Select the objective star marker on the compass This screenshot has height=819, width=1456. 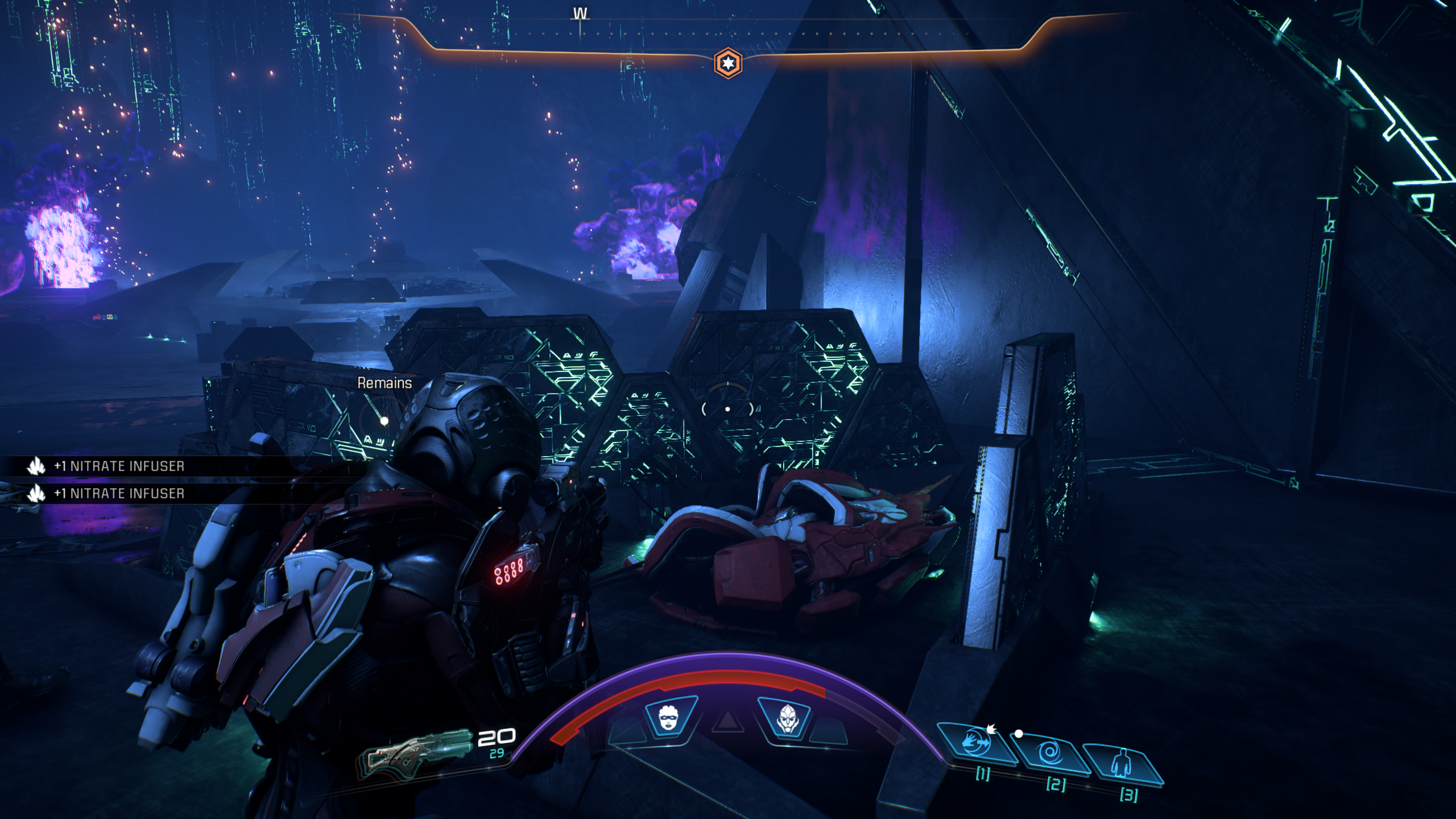[x=728, y=63]
